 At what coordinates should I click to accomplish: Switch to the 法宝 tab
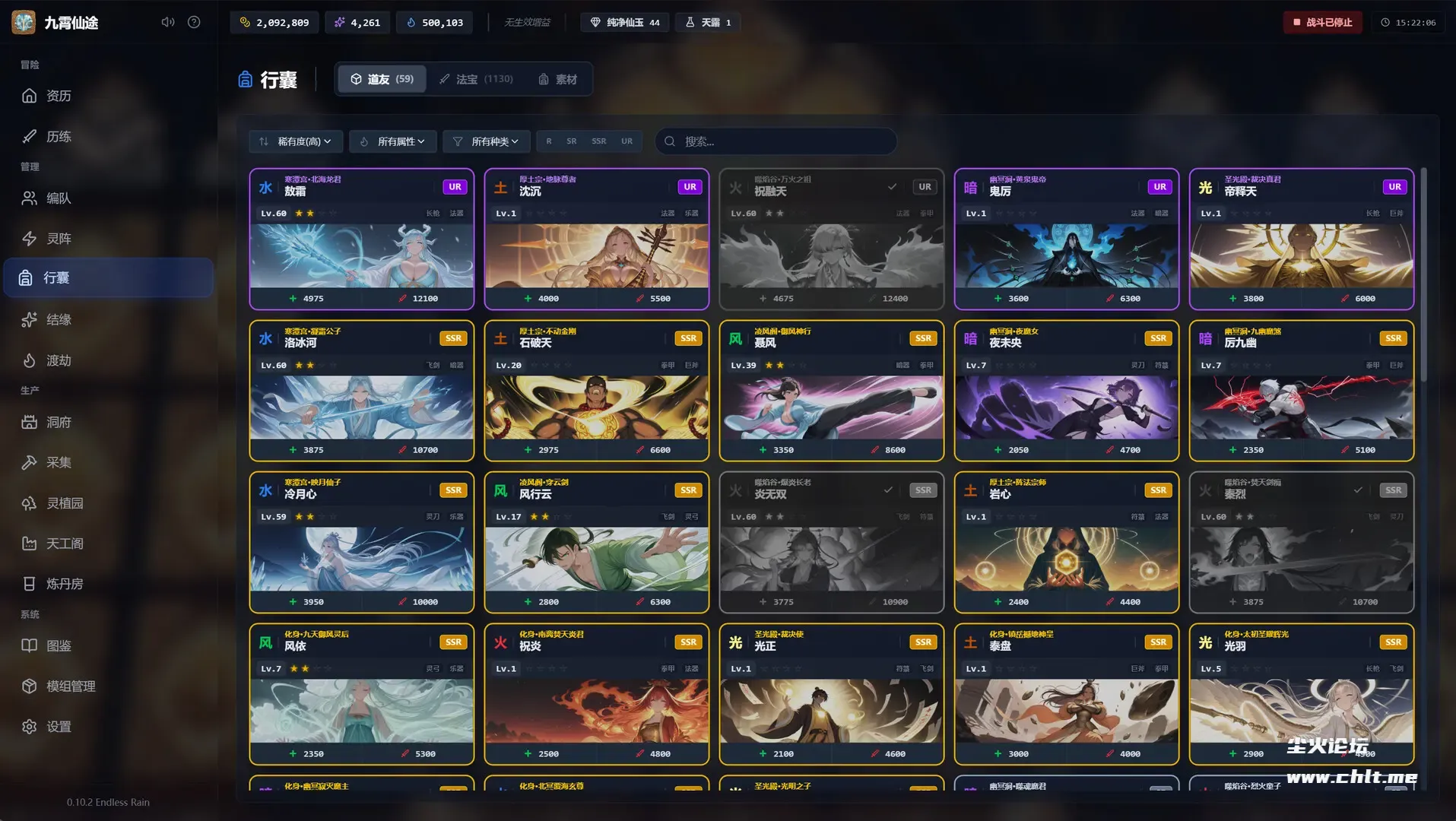[476, 79]
